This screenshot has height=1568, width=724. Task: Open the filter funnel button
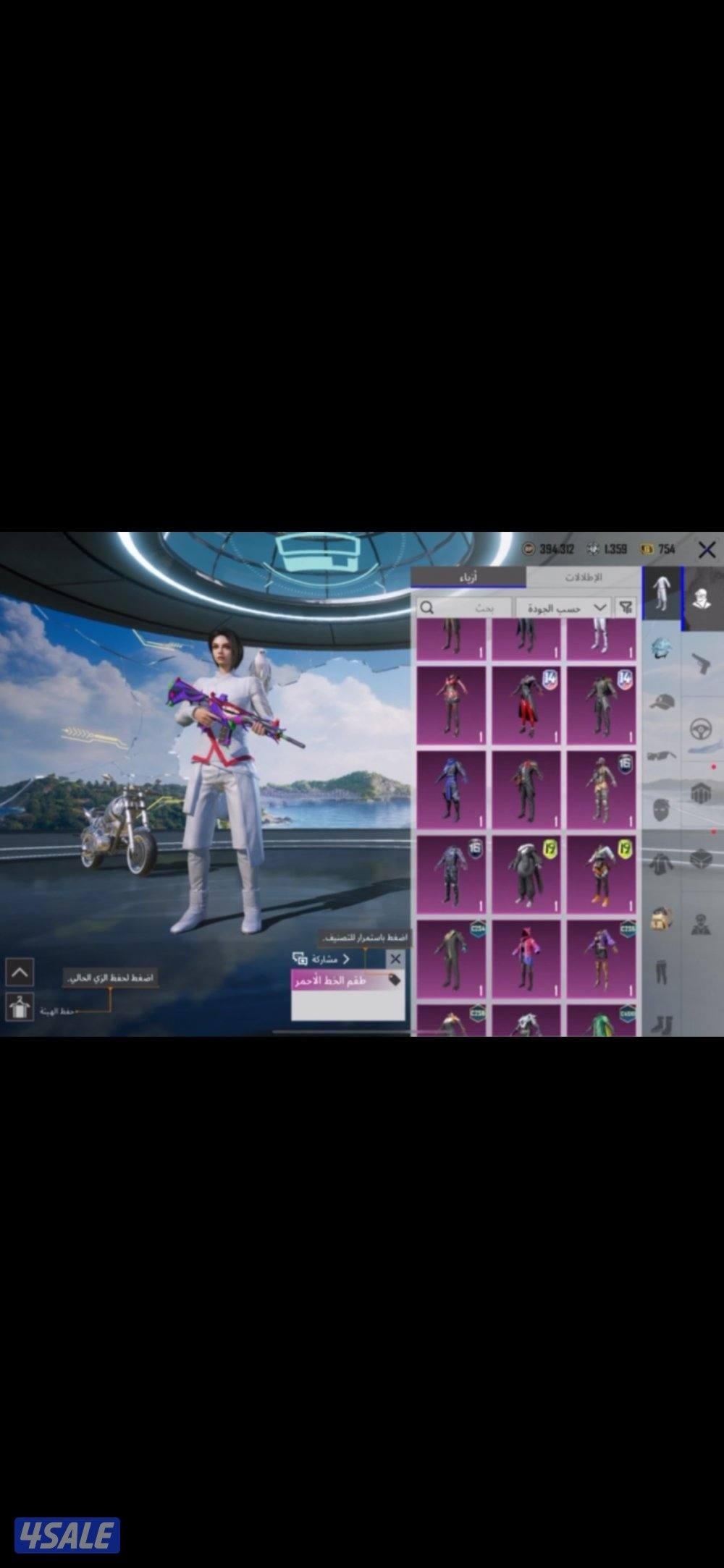pyautogui.click(x=626, y=608)
